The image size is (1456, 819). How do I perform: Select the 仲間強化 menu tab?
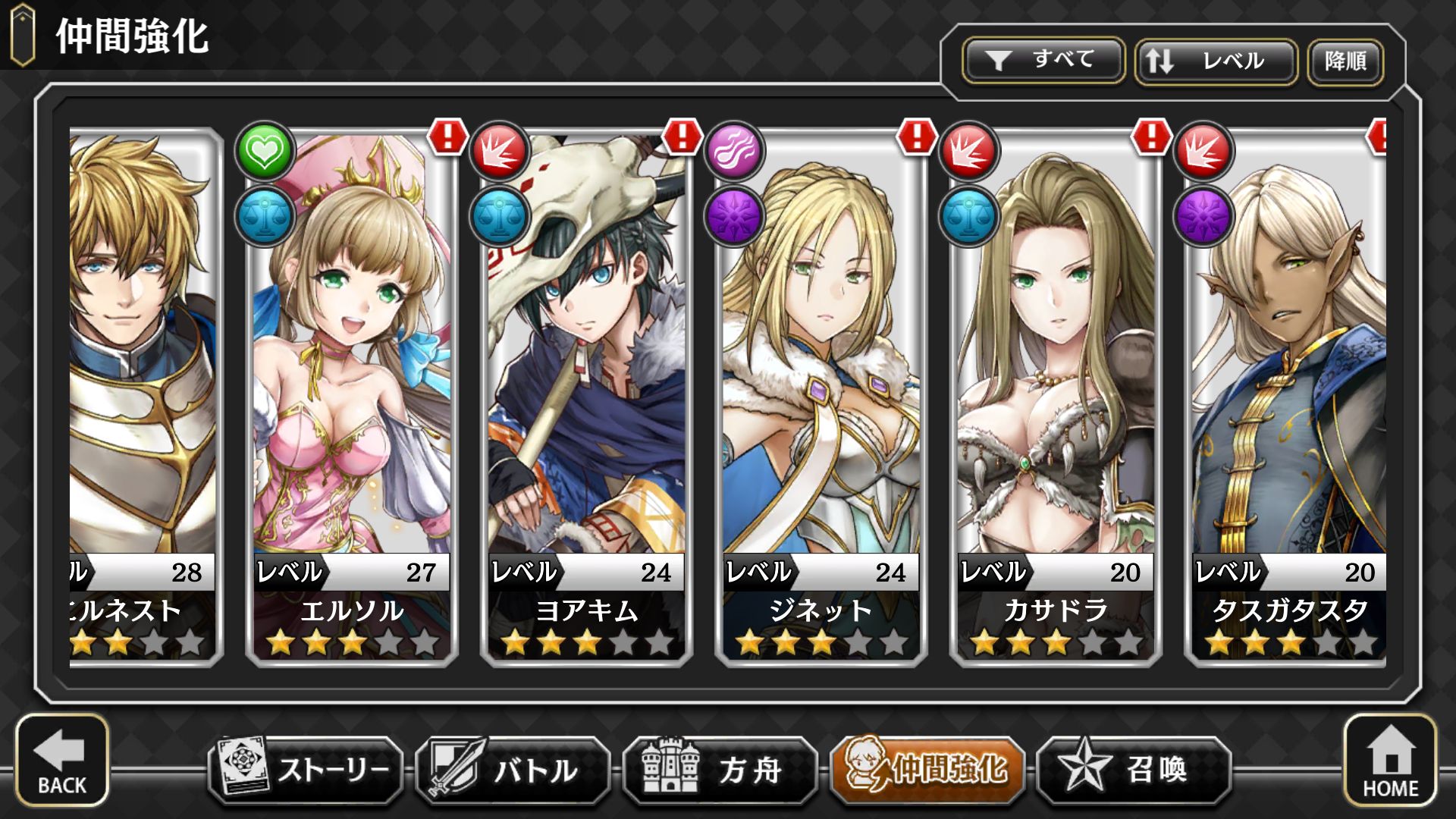pyautogui.click(x=927, y=770)
